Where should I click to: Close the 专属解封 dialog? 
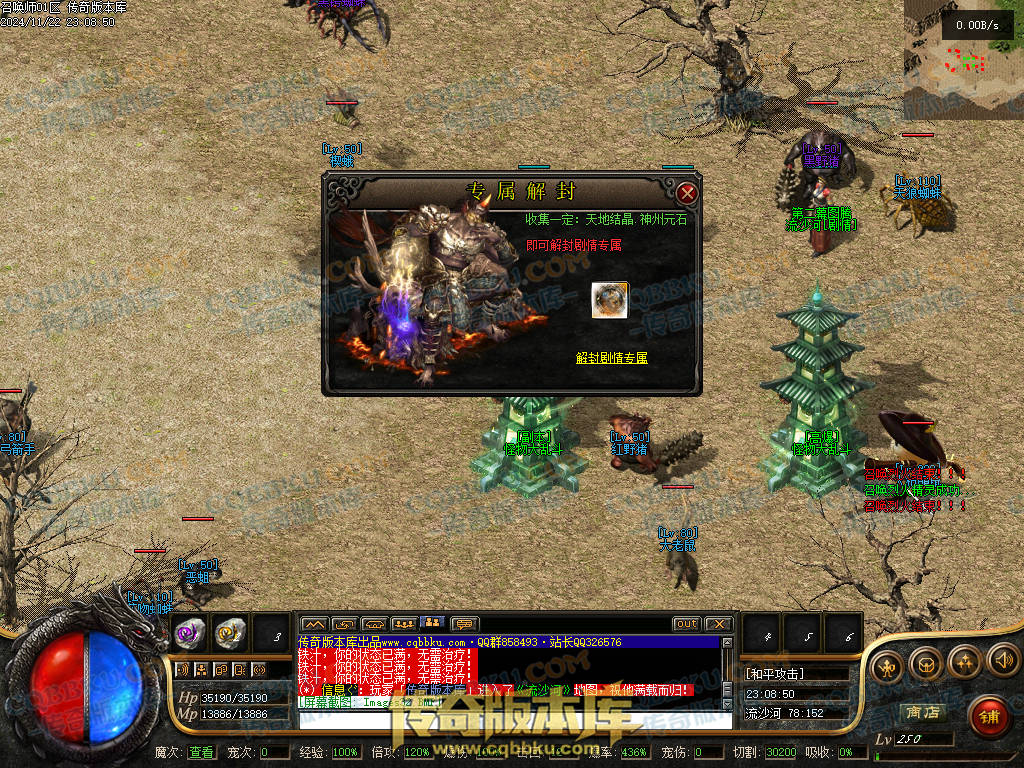point(686,193)
